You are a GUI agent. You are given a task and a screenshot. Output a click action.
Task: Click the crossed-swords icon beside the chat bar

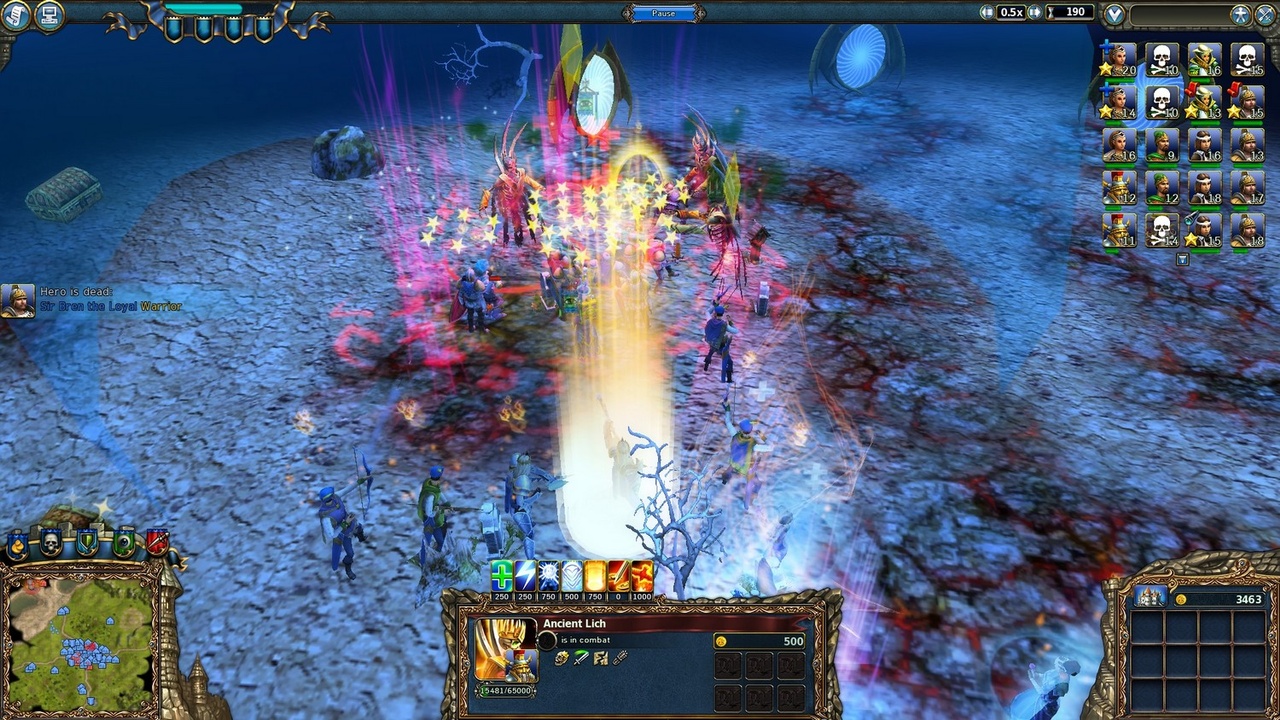coord(1264,14)
